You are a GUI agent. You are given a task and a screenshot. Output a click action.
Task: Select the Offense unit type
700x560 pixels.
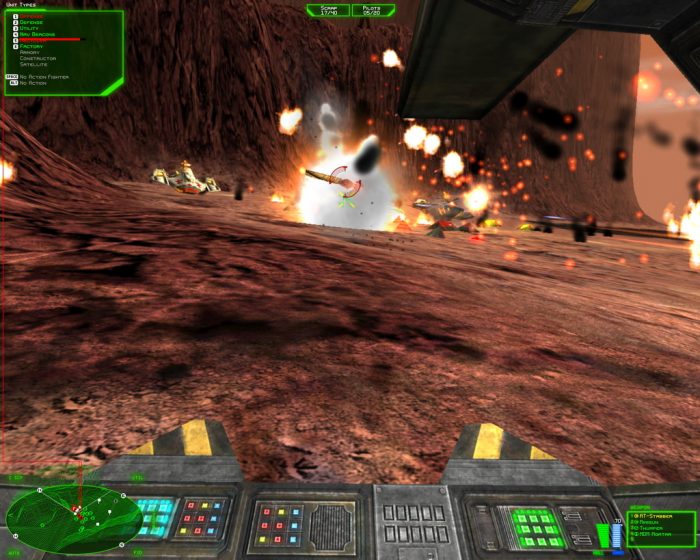click(x=34, y=16)
